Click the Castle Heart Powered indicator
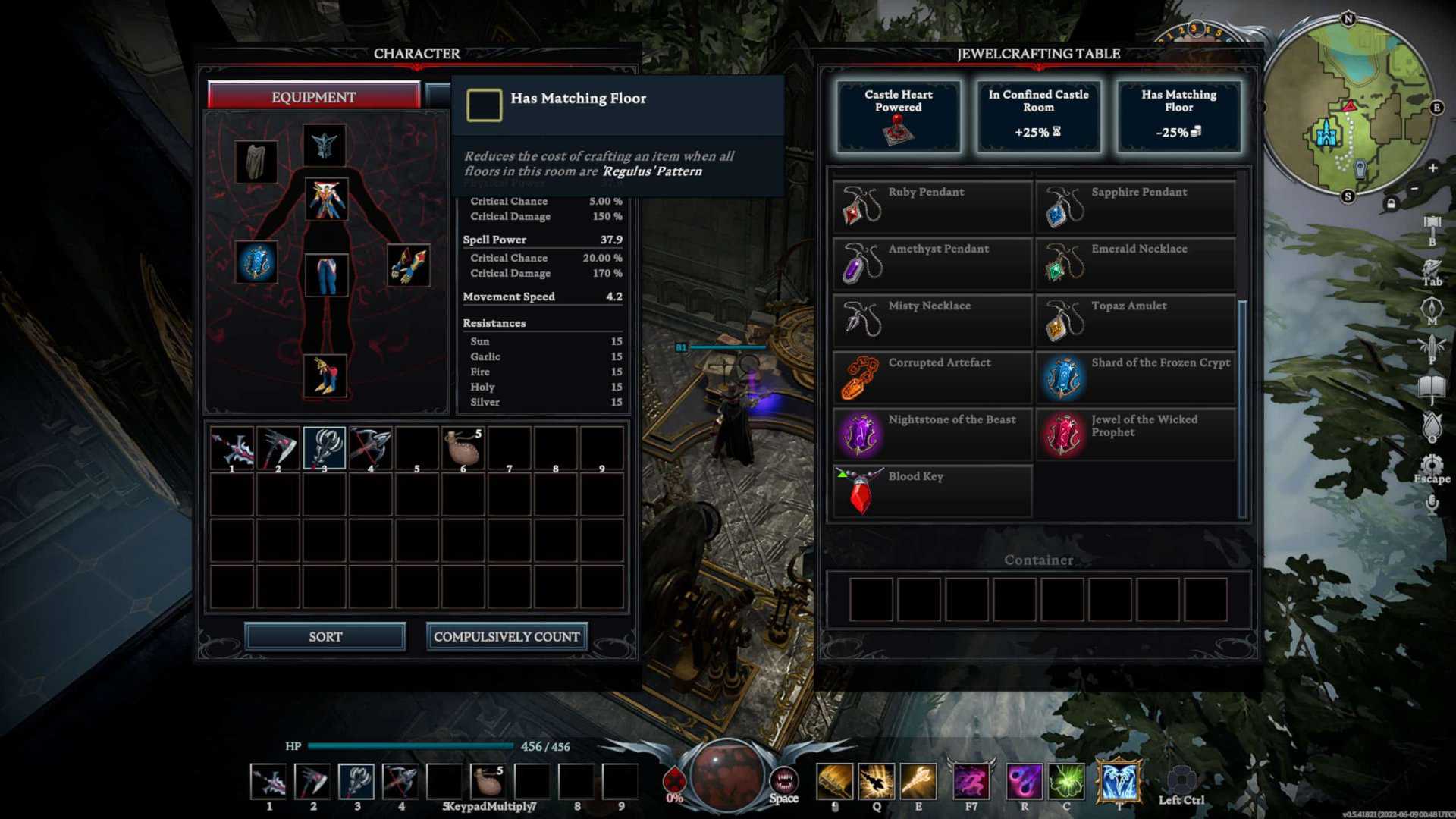This screenshot has height=819, width=1456. click(898, 115)
